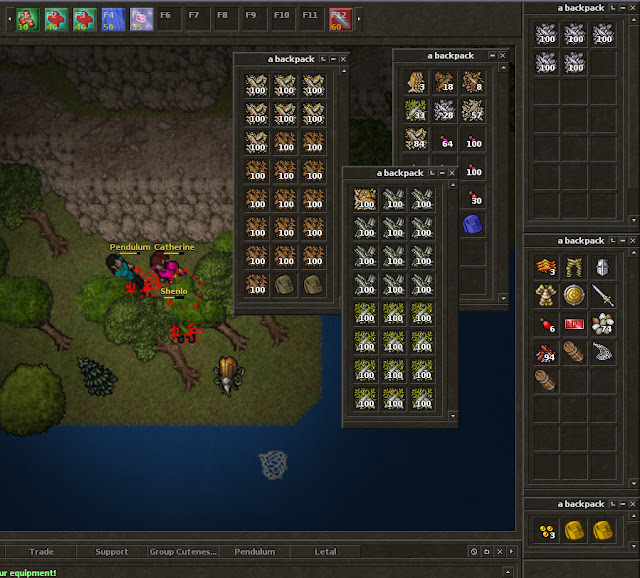Select the blue backpack item slot
This screenshot has height=578, width=640.
(474, 225)
